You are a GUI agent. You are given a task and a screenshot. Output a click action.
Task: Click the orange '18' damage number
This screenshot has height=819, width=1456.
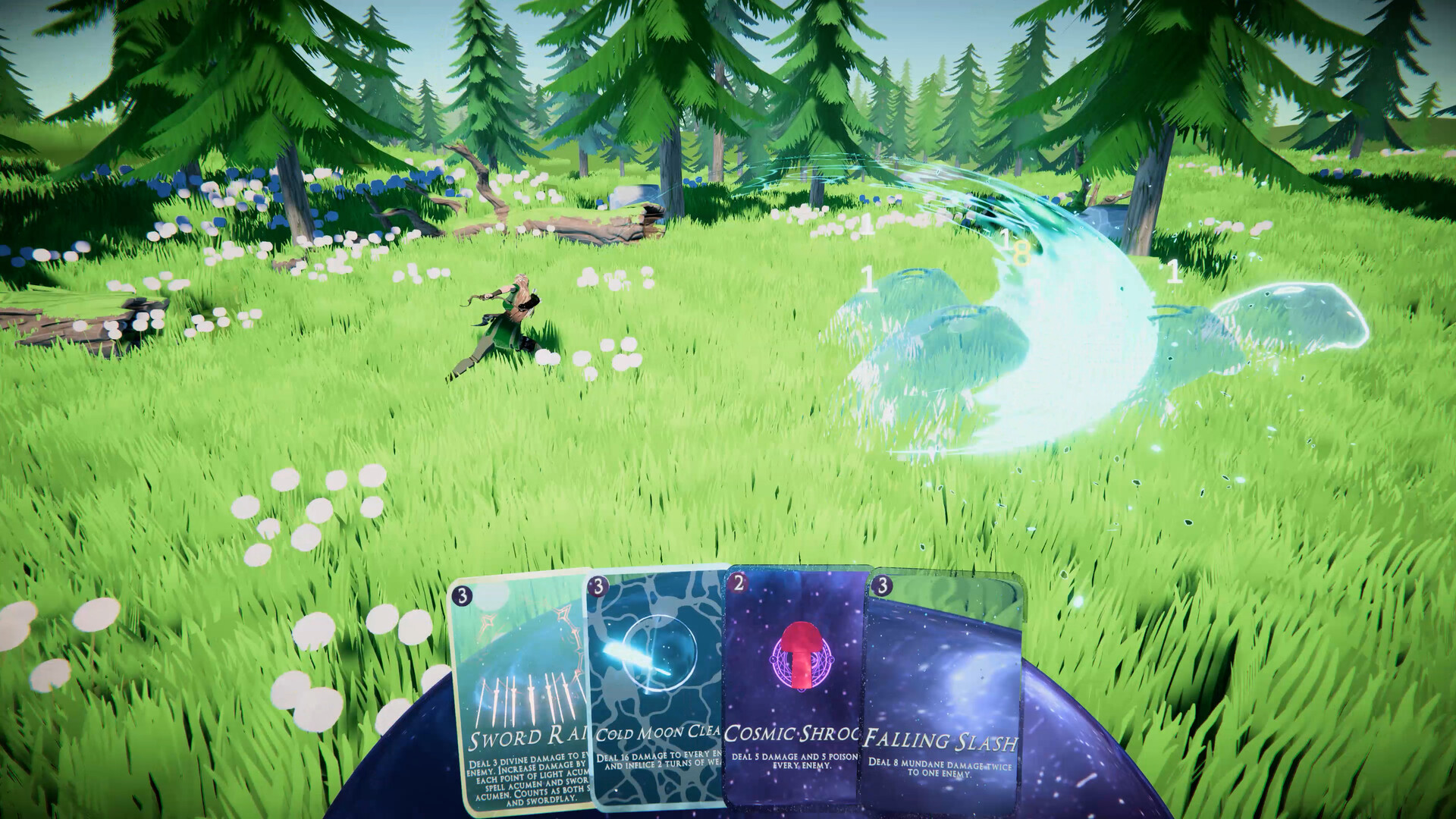(1020, 250)
